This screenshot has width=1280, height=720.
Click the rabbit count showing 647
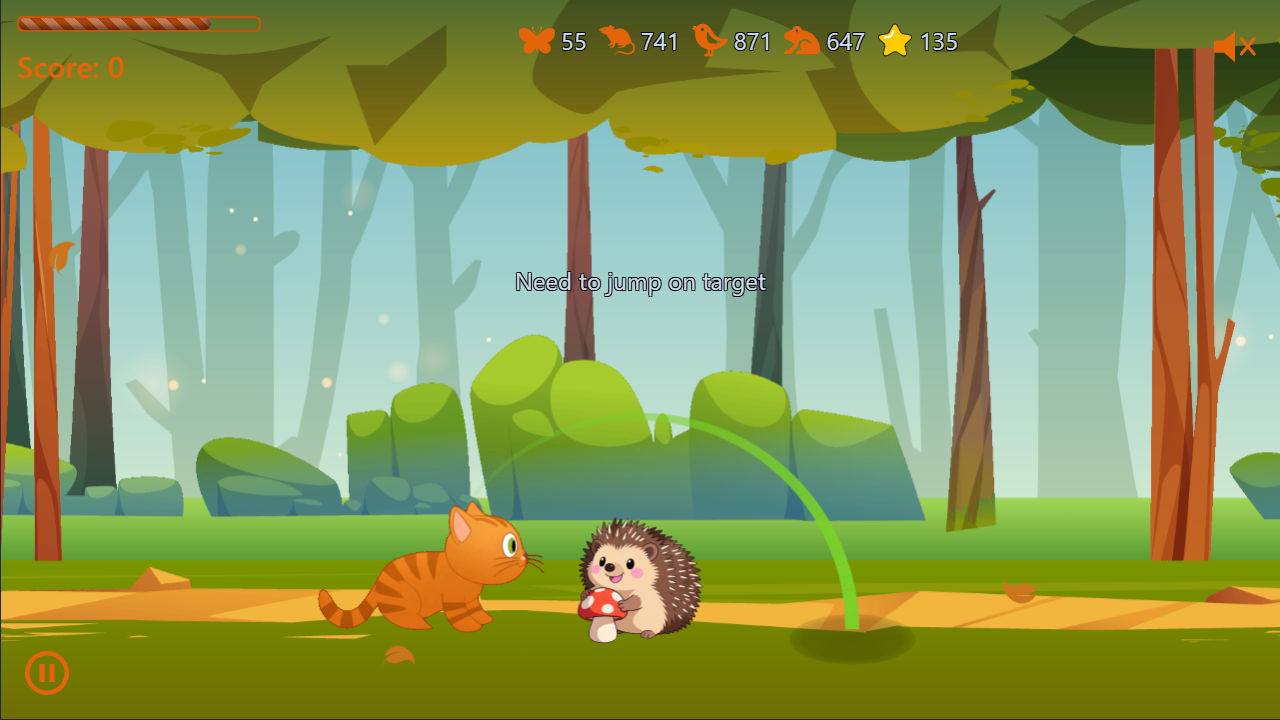pos(846,42)
